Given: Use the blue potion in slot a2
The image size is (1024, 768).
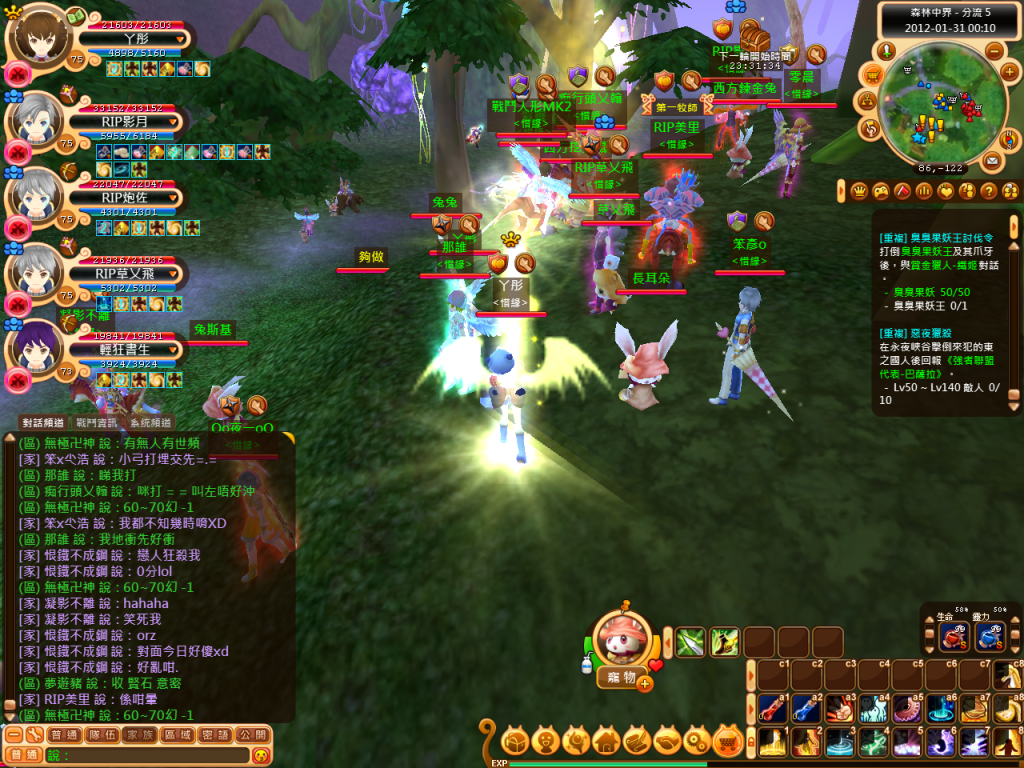Looking at the screenshot, I should 807,708.
